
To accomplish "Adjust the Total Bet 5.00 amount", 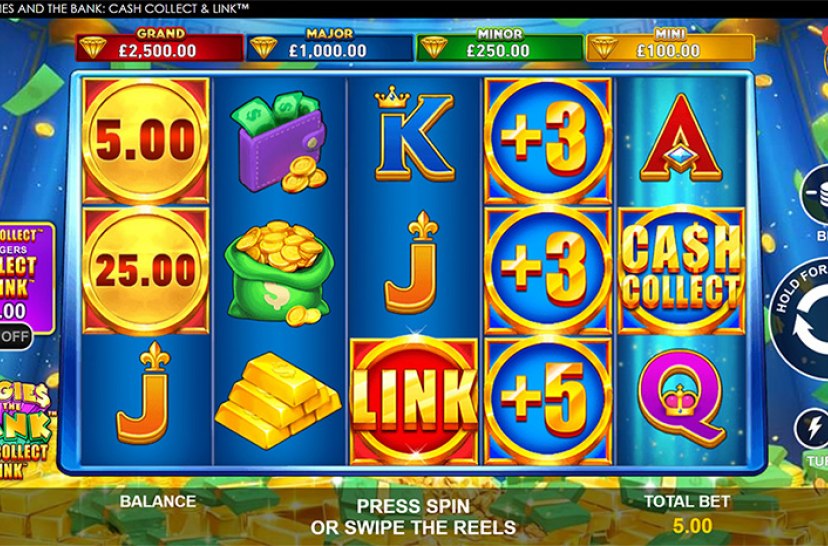I will [687, 525].
